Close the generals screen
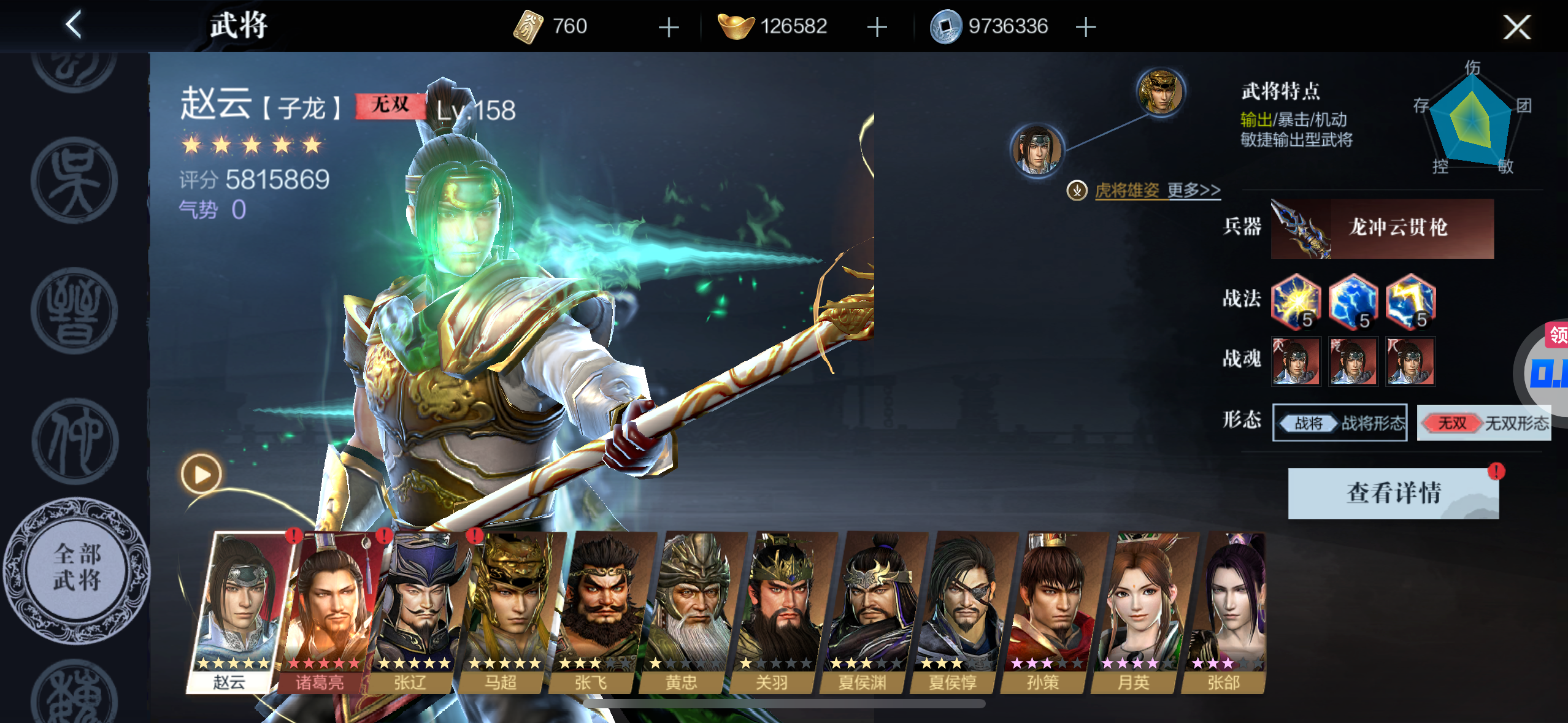Viewport: 1568px width, 723px height. coord(1516,27)
